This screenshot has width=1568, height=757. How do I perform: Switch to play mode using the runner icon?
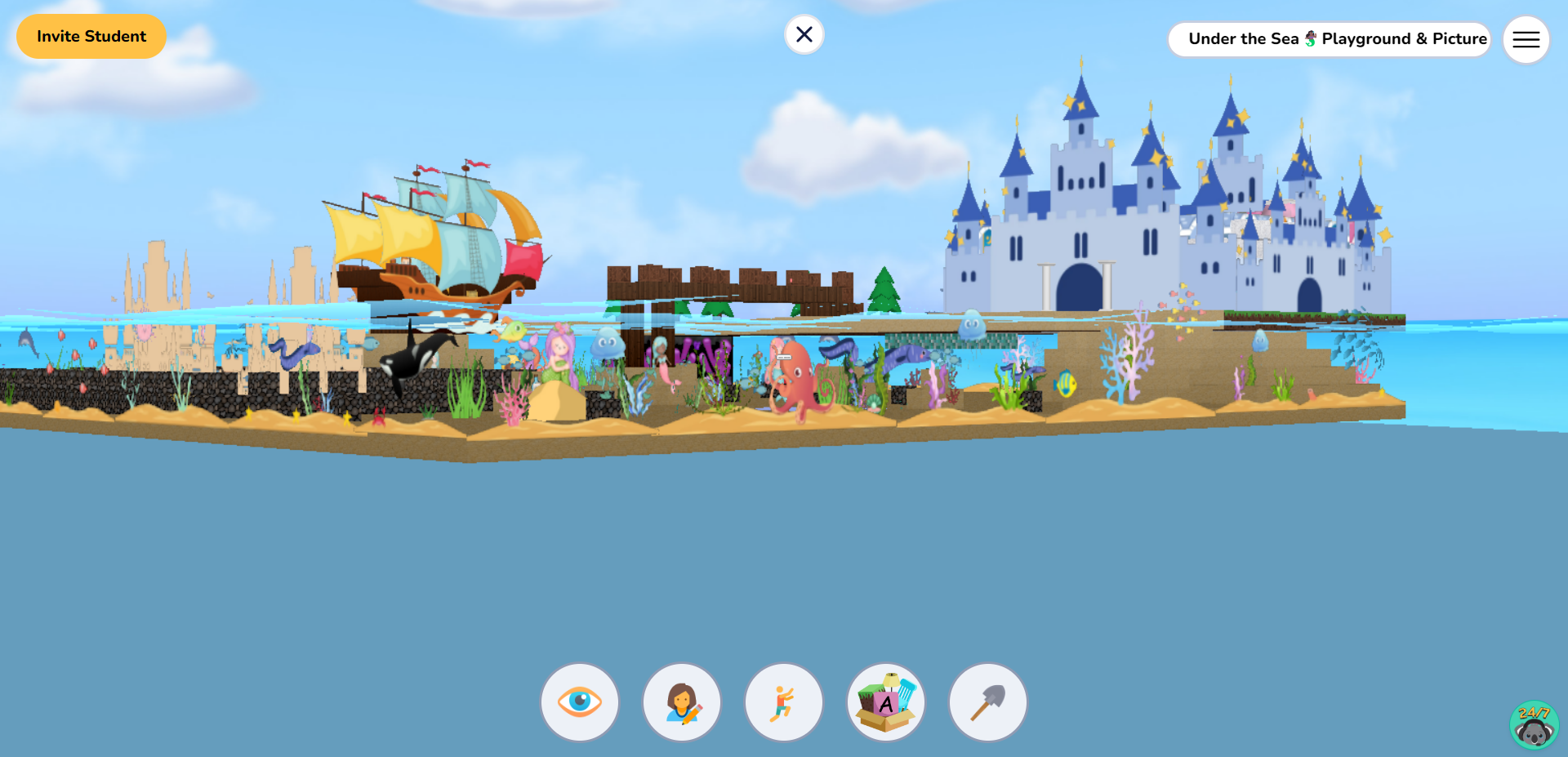783,701
